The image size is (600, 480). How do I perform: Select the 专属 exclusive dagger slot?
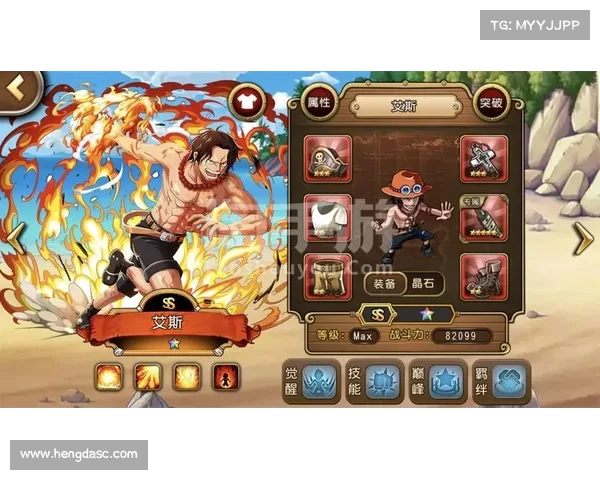484,218
